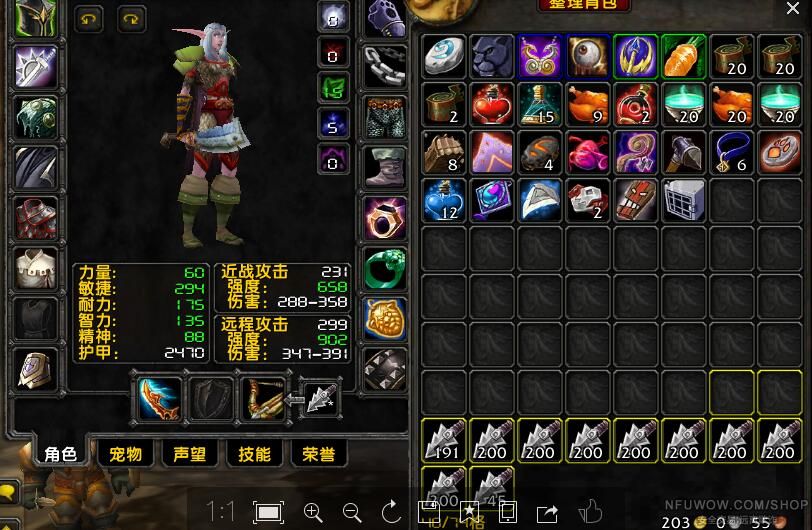This screenshot has width=812, height=530.
Task: Select the carrot item in the bag
Action: [x=683, y=56]
